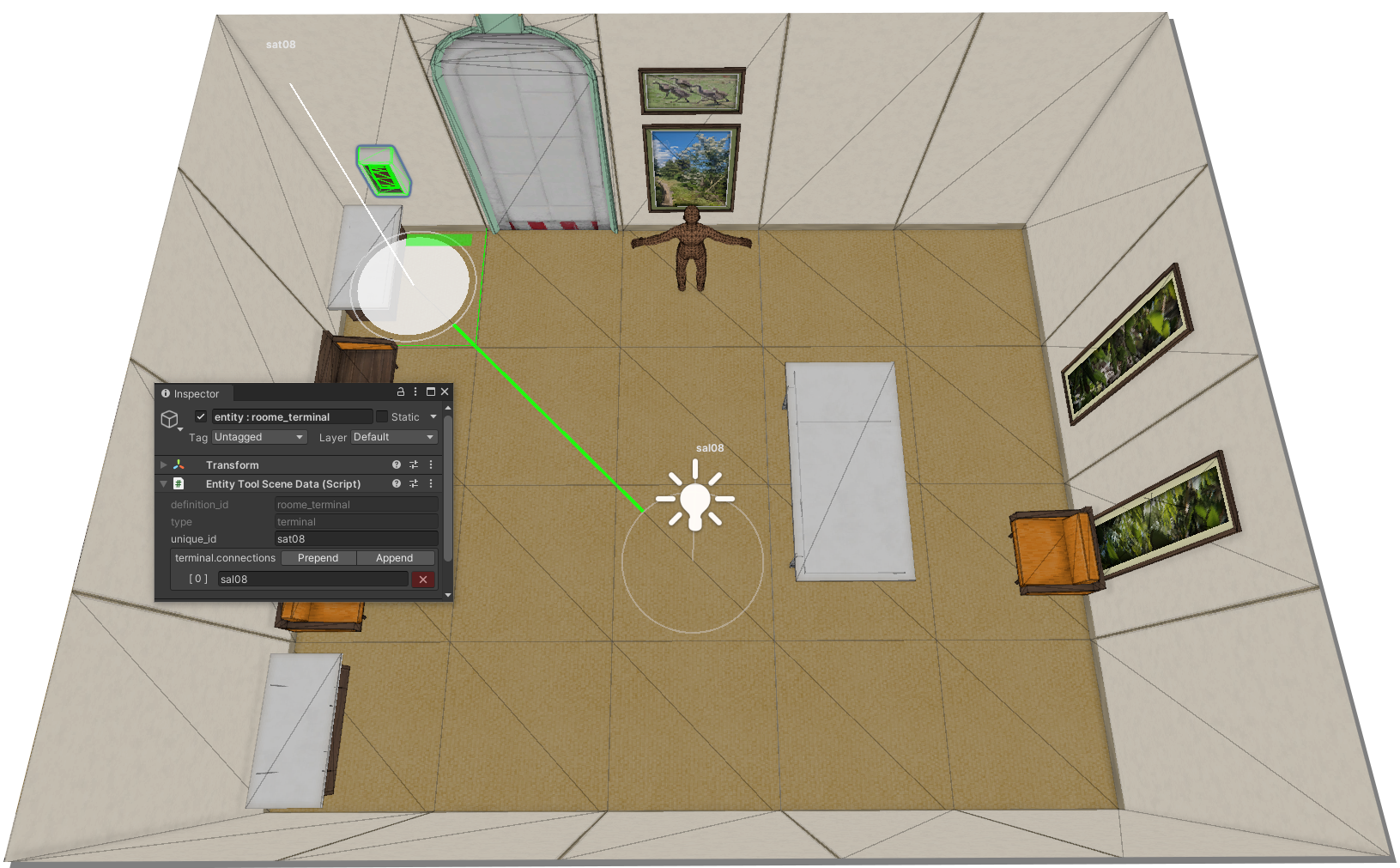
Task: Click the Entity Tool Scene Data help icon
Action: 396,483
